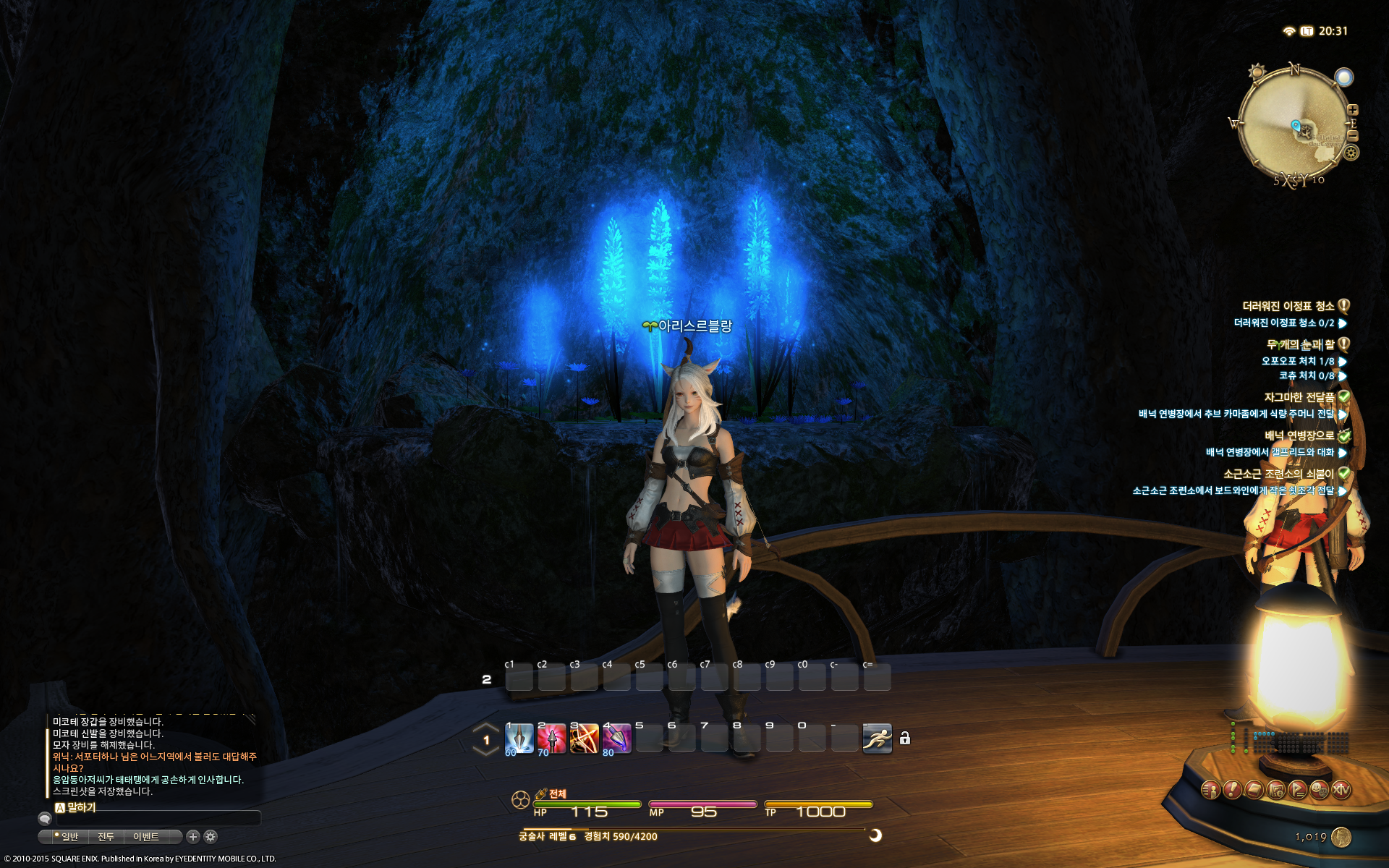
Task: Open the two-faces social menu icon
Action: pos(1320,790)
